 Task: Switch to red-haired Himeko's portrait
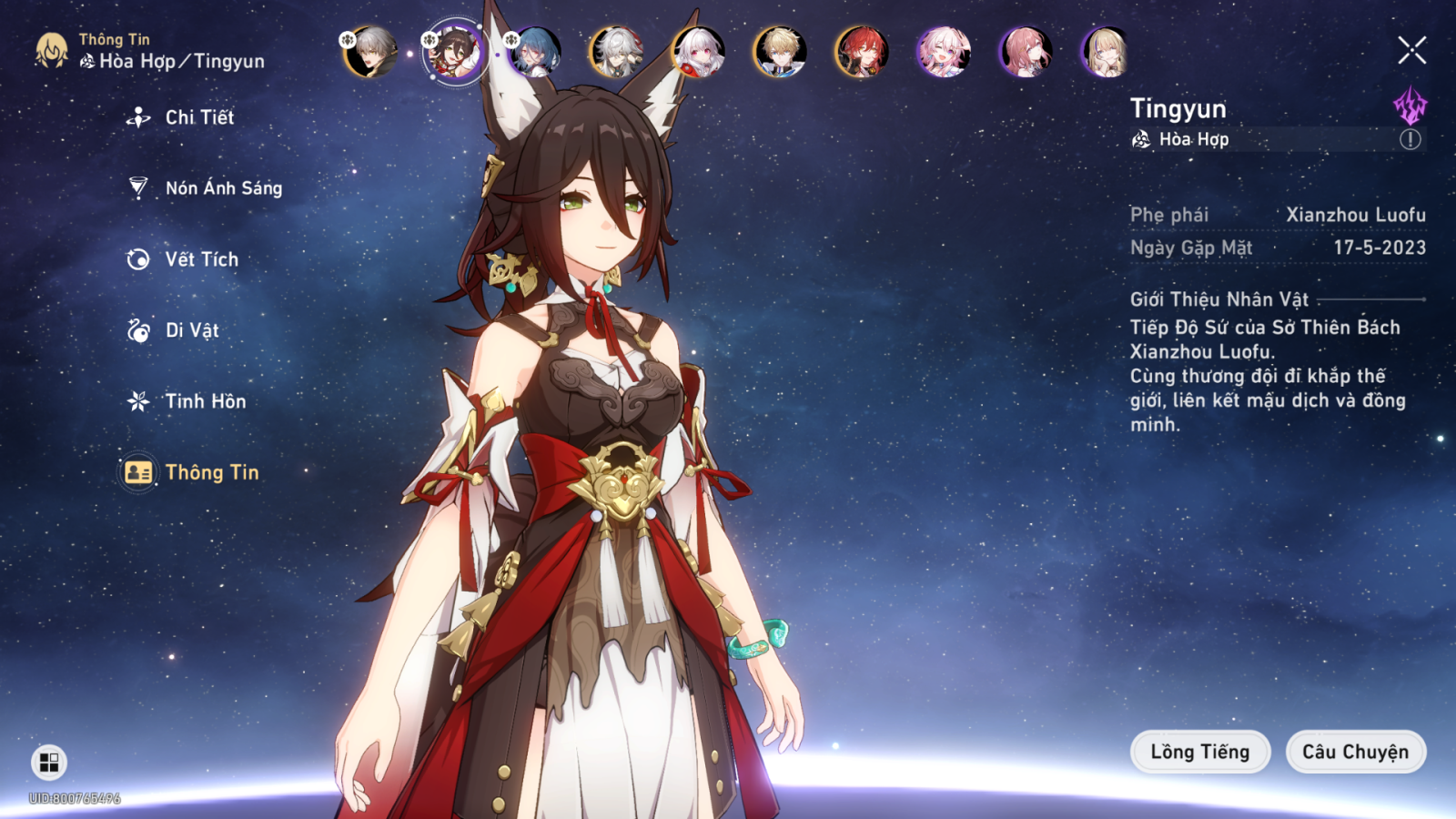[x=861, y=52]
